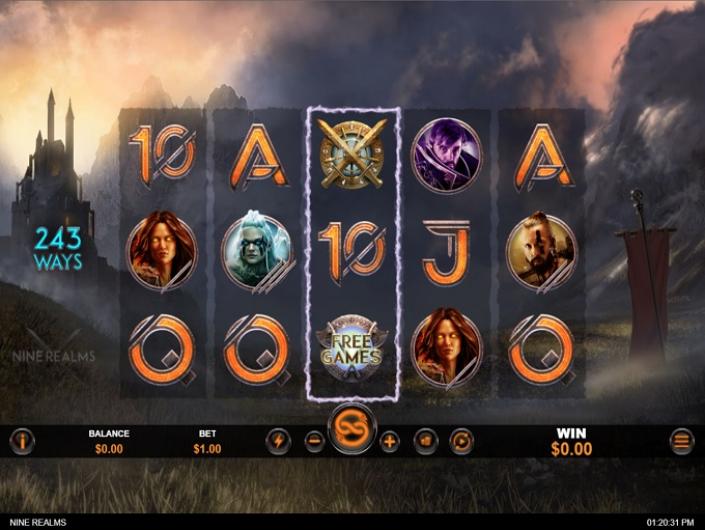Click the stacked coins bet button
705x530 pixels.
pyautogui.click(x=426, y=441)
